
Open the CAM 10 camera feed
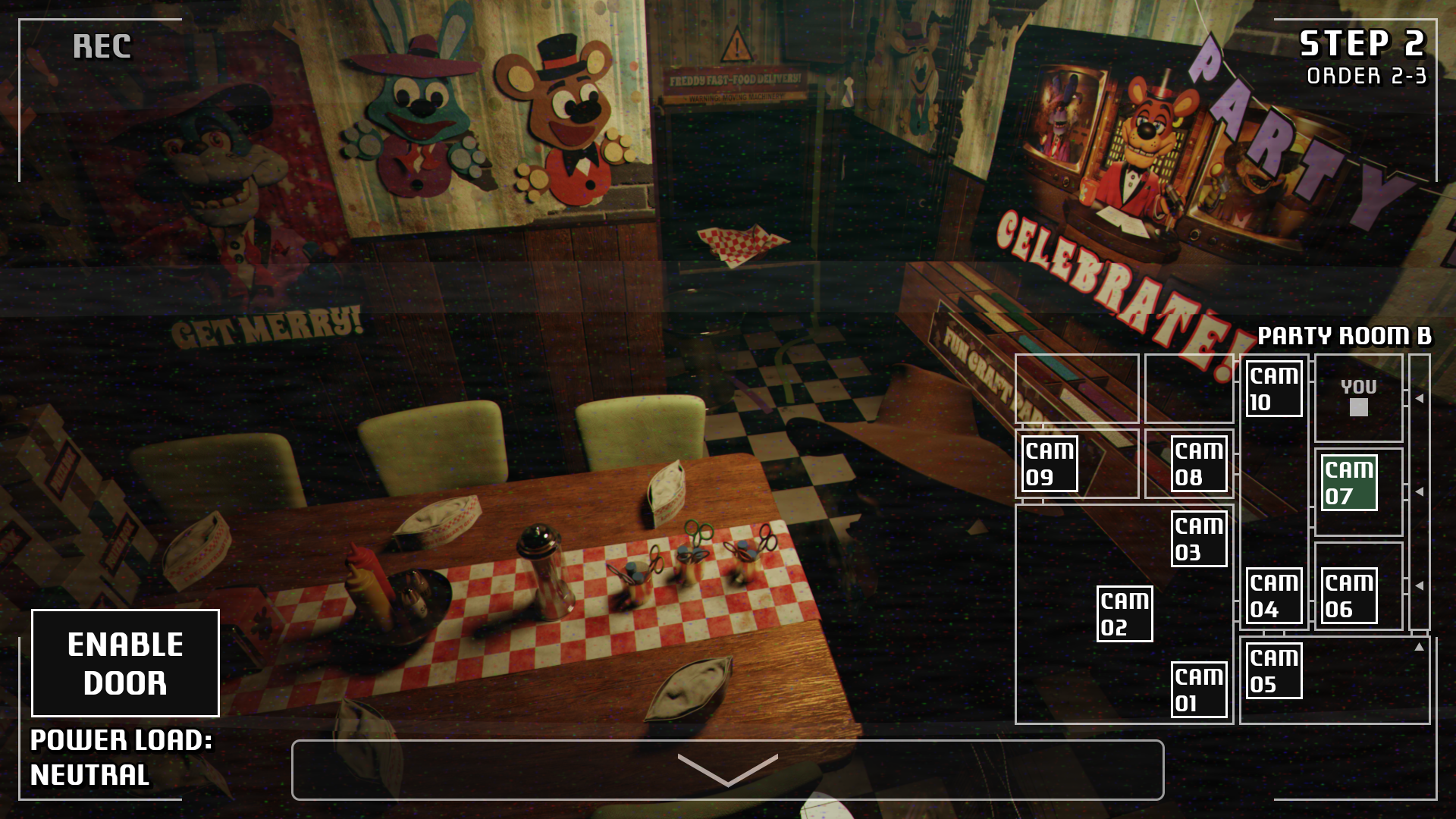1273,389
